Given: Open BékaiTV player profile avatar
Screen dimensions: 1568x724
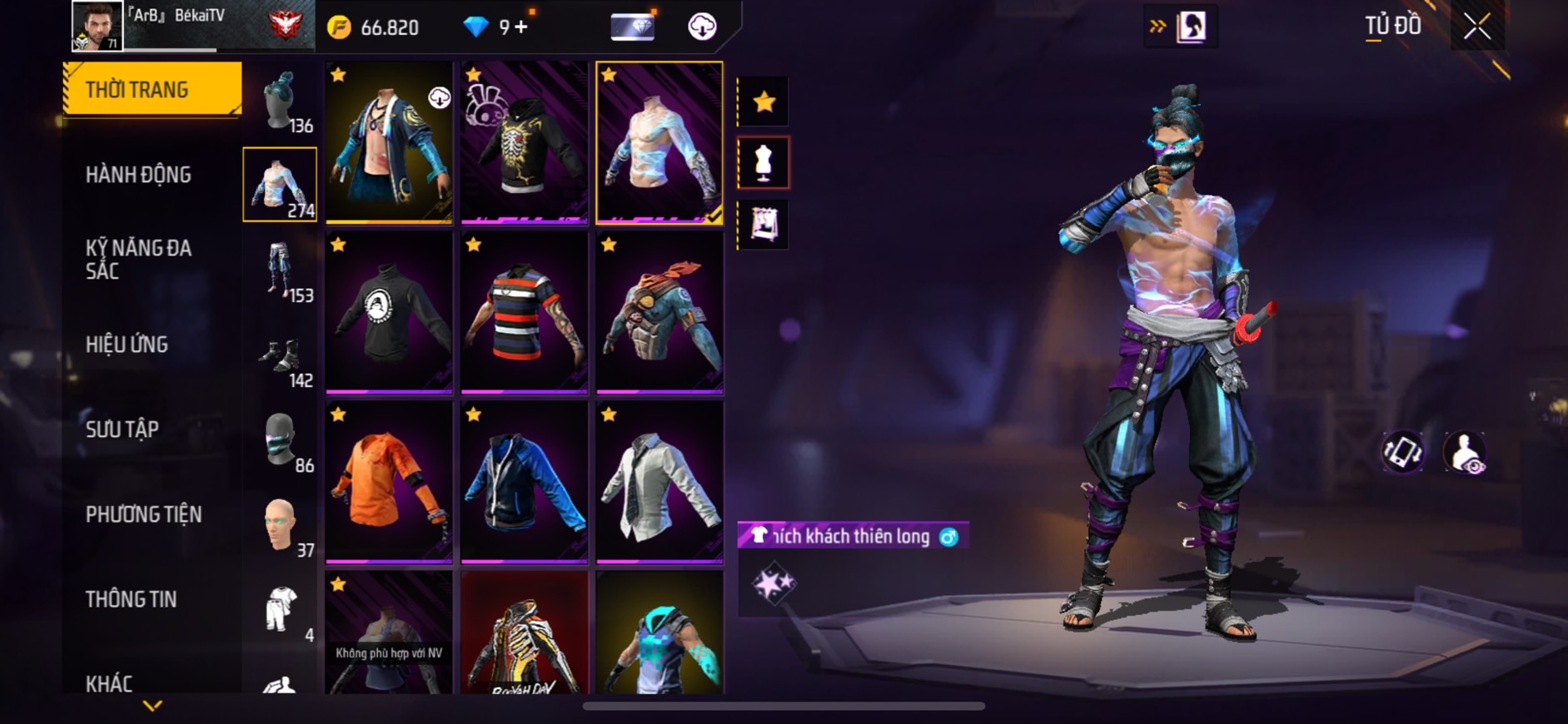Looking at the screenshot, I should tap(97, 26).
